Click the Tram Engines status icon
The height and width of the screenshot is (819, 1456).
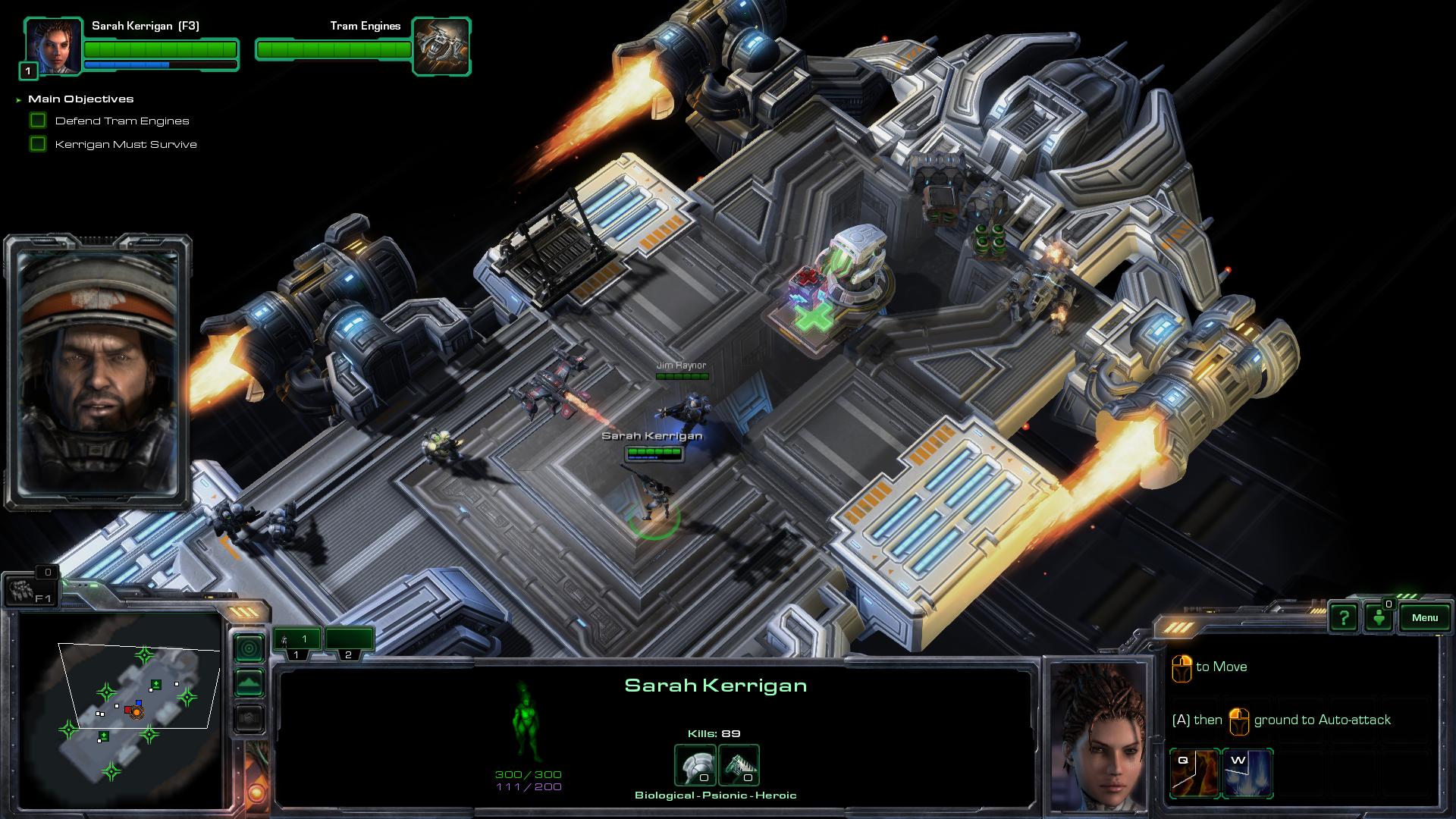(x=441, y=47)
